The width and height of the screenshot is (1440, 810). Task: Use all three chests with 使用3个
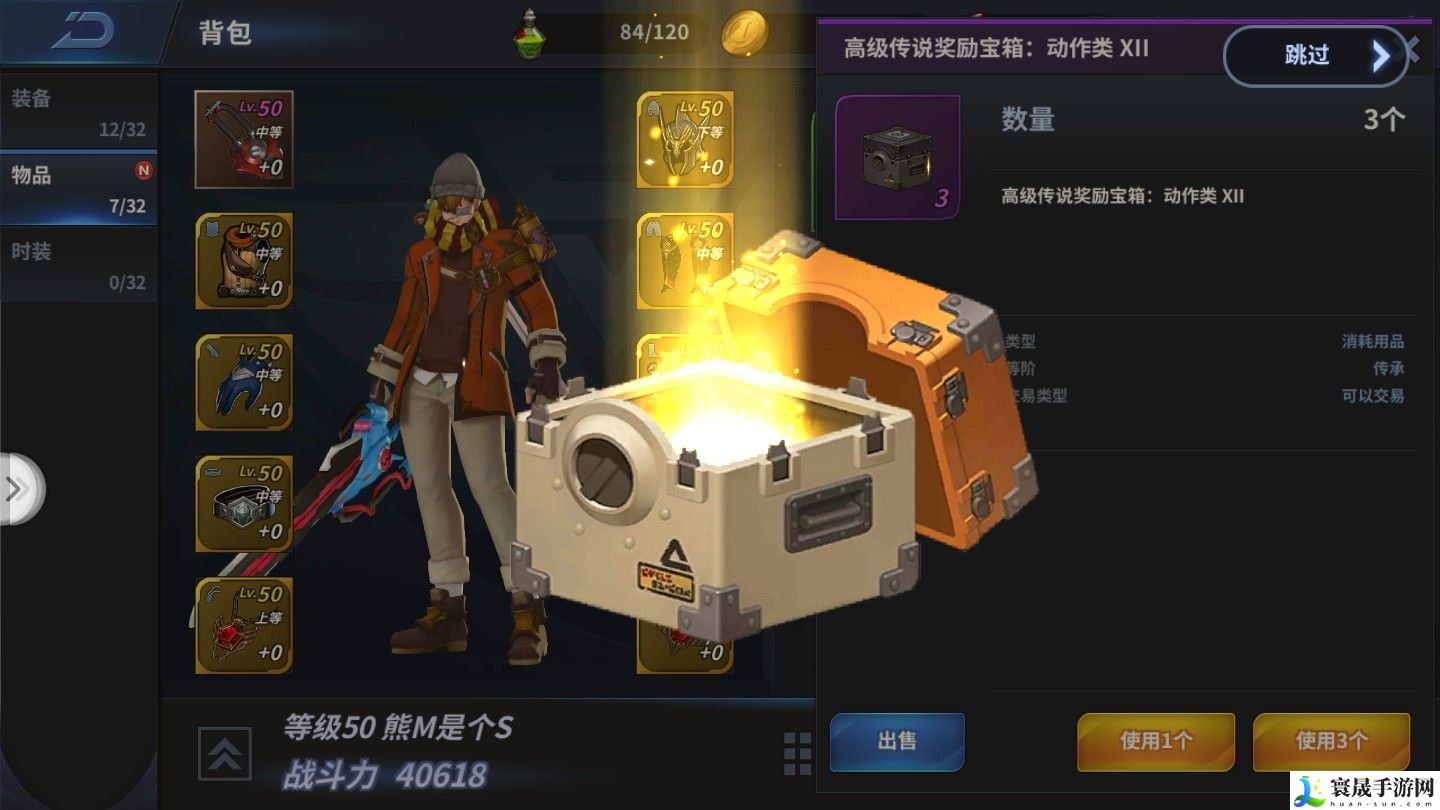tap(1331, 741)
